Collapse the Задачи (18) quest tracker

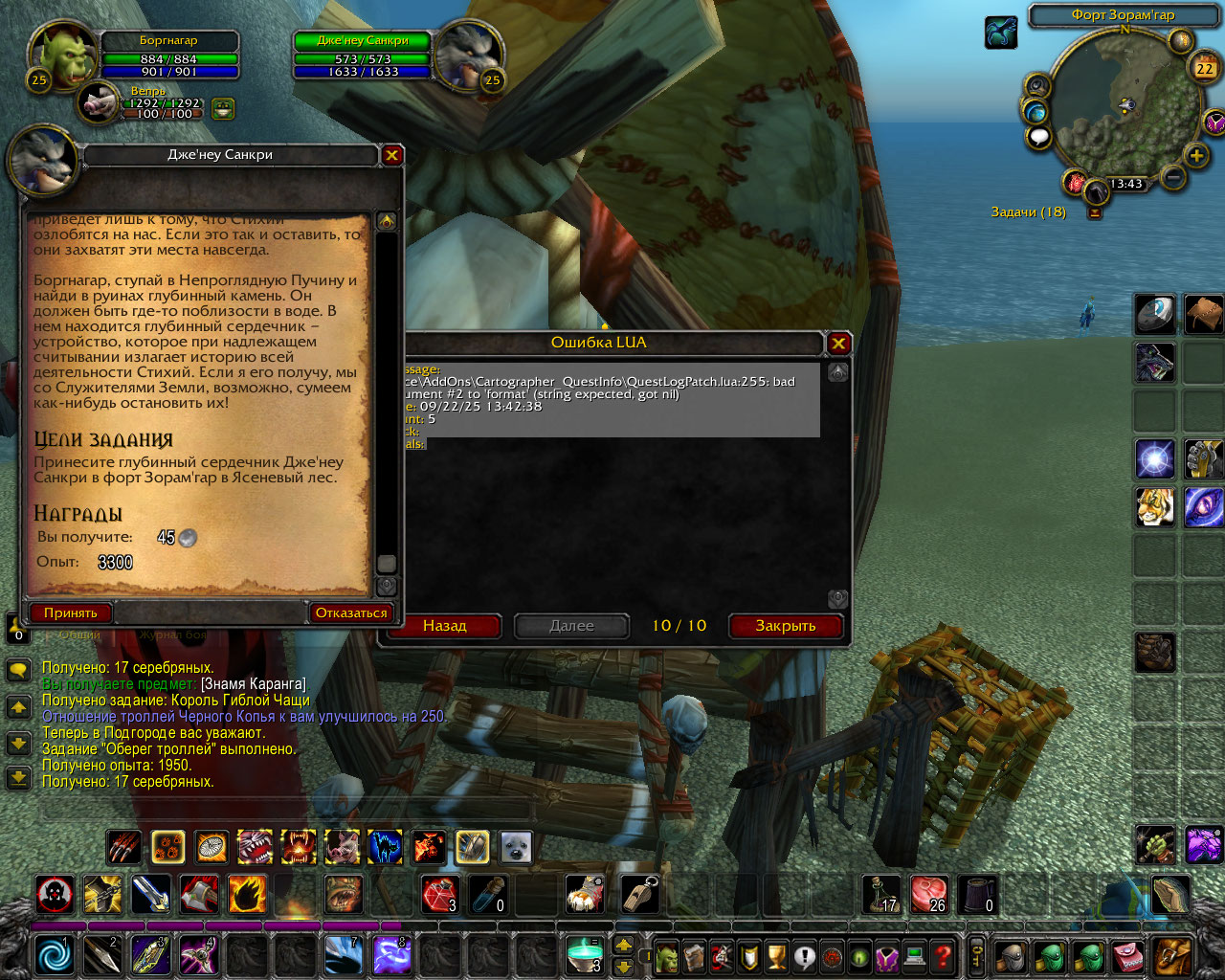pos(1029,212)
